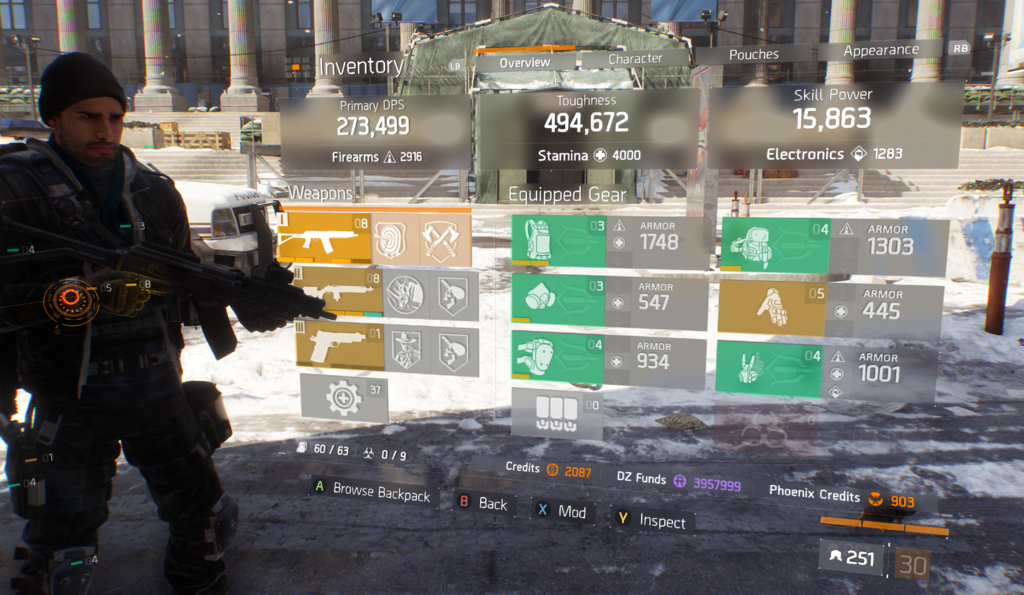The height and width of the screenshot is (595, 1024).
Task: Select the backpack gear with 1303 armor
Action: (x=833, y=246)
